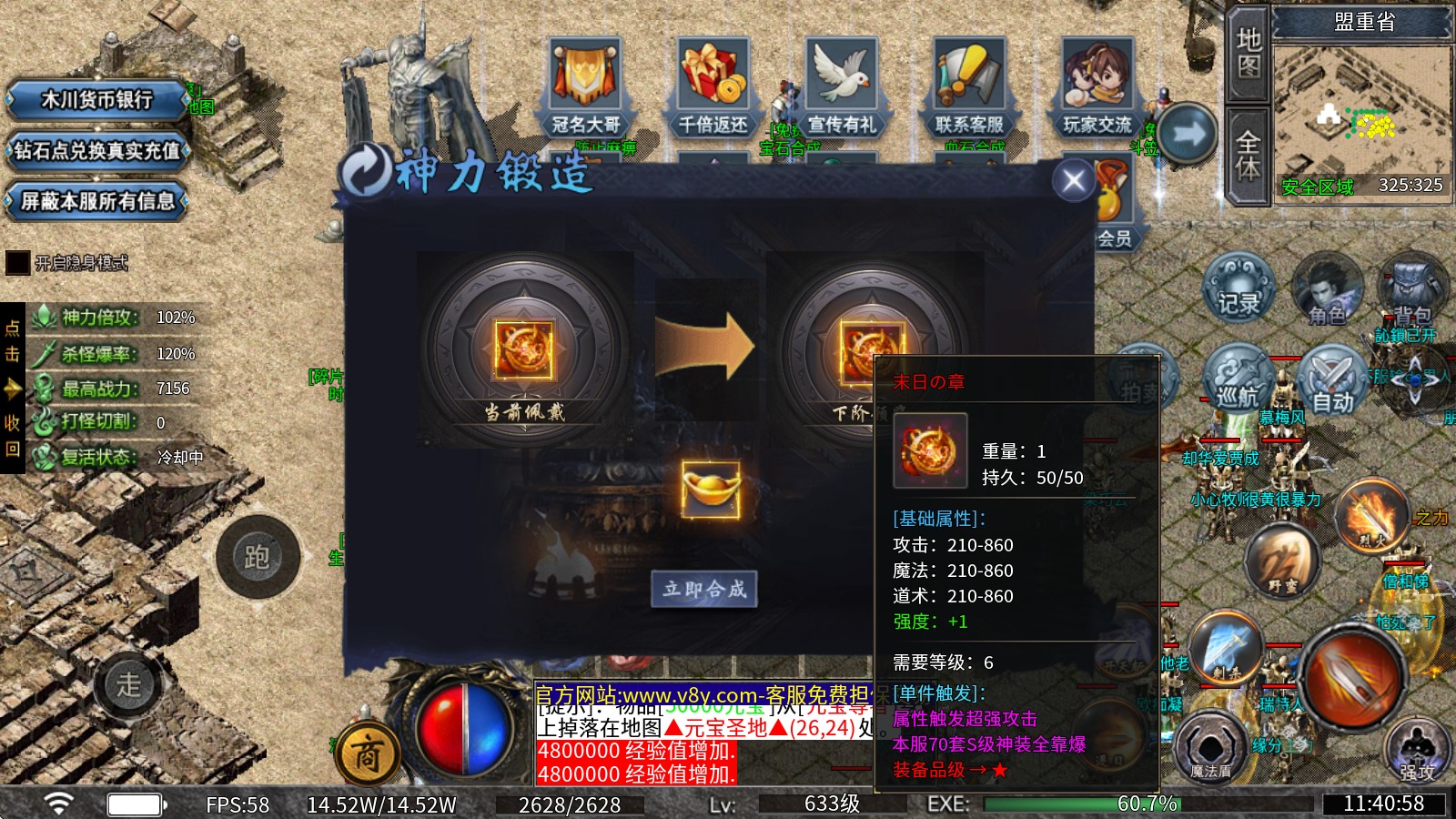Open the 背包 backpack icon
1456x819 pixels.
coord(1410,287)
